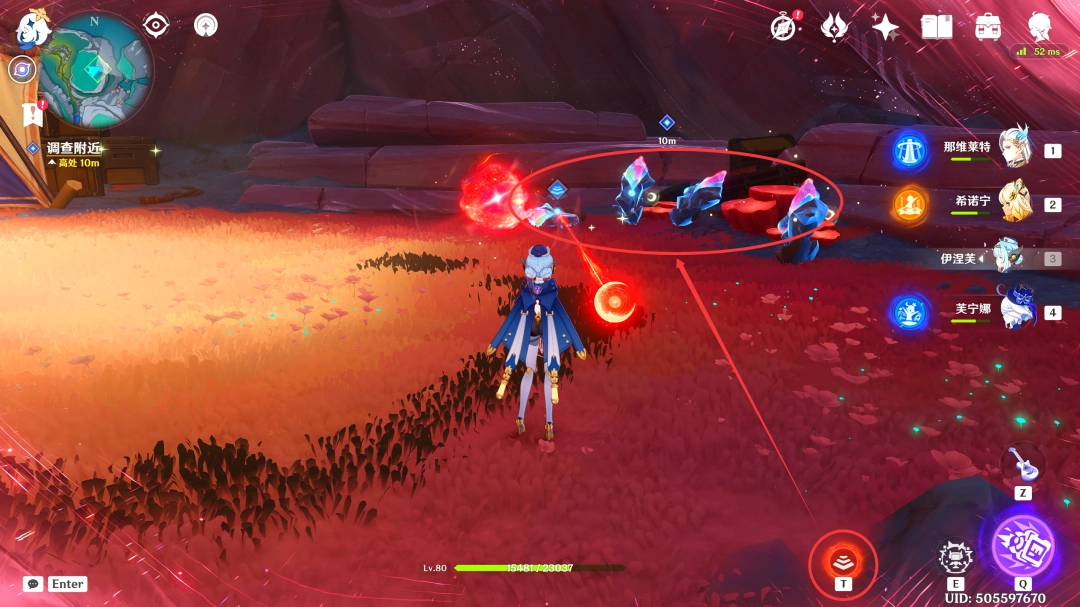This screenshot has width=1080, height=607.
Task: Use the guitar gadget icon
Action: 1022,464
